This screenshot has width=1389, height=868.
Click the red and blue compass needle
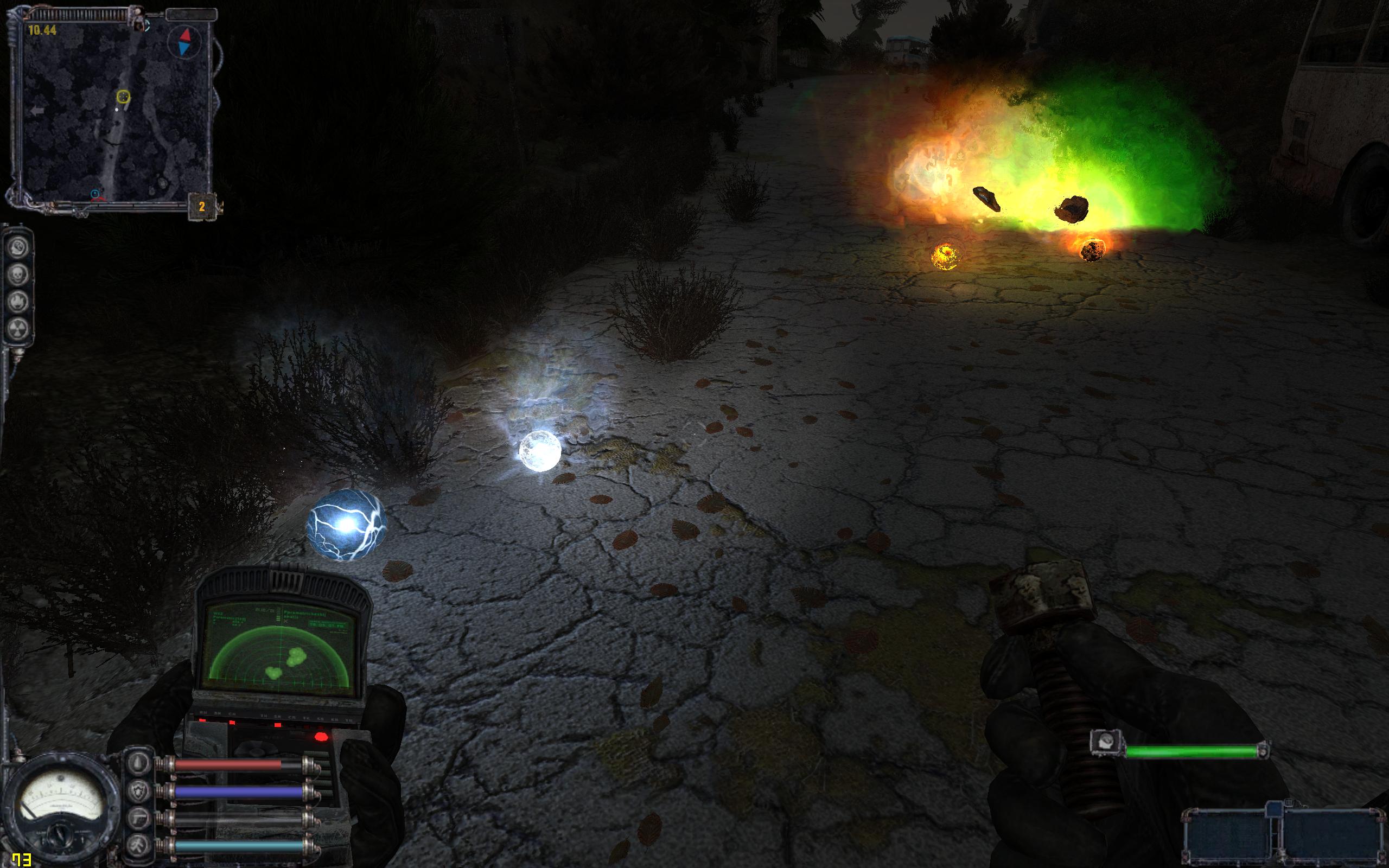[186, 42]
